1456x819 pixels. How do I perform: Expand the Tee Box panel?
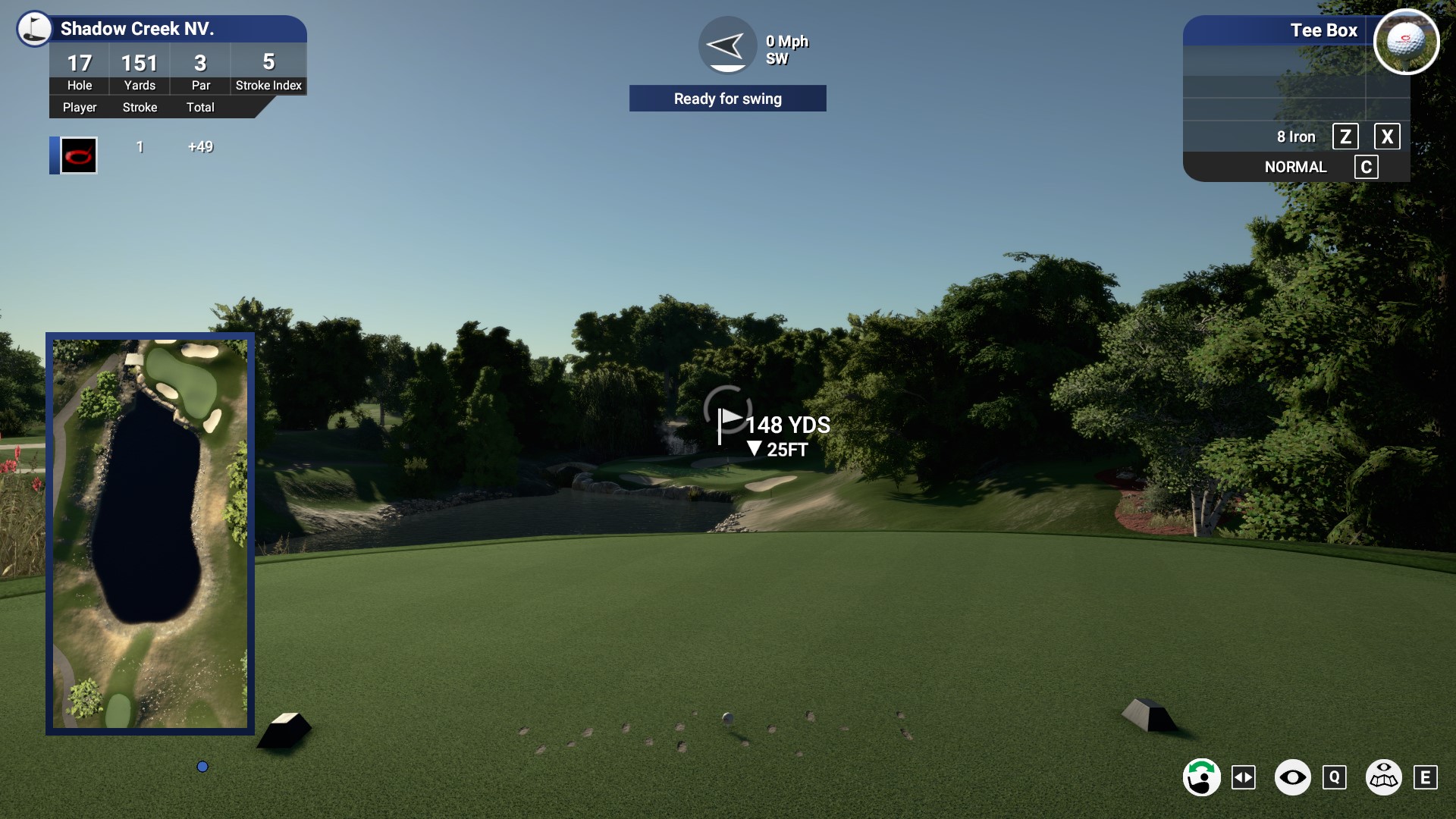coord(1323,30)
